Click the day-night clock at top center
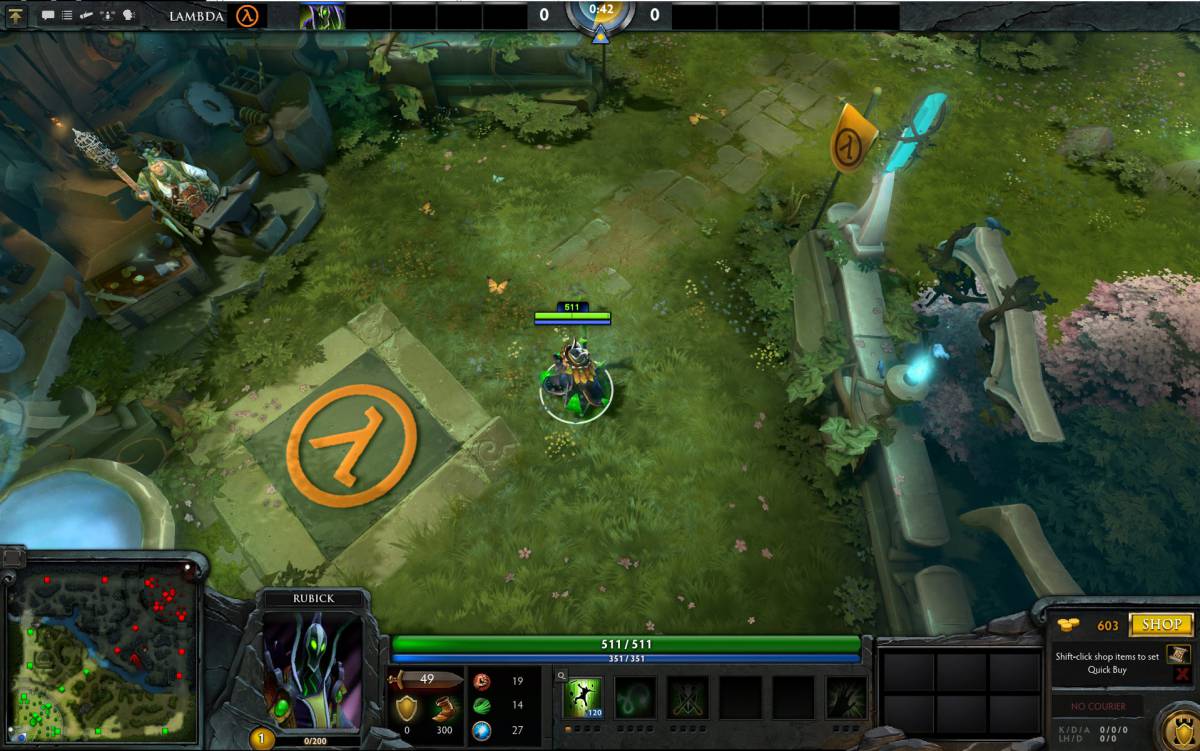 pos(600,13)
